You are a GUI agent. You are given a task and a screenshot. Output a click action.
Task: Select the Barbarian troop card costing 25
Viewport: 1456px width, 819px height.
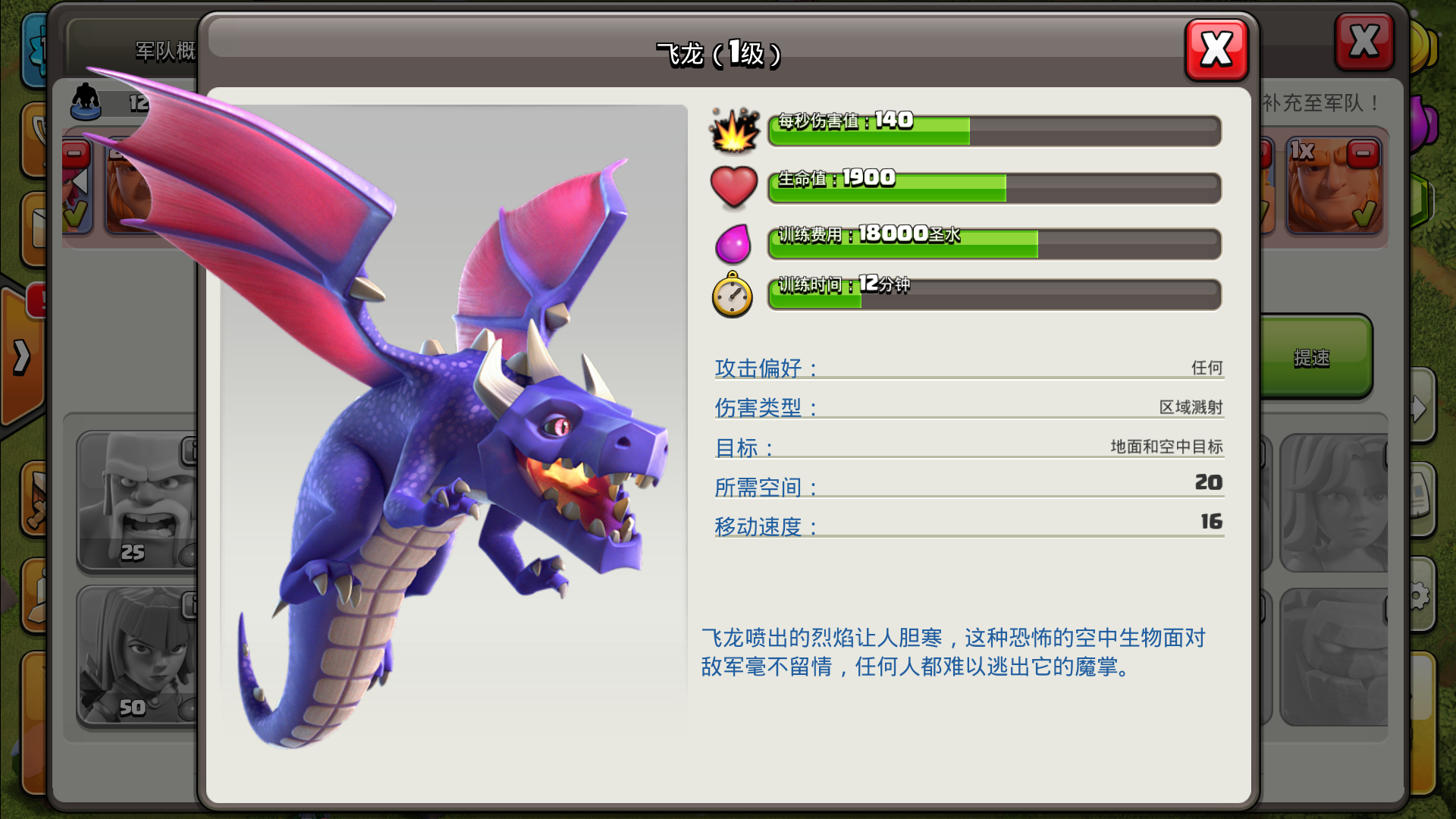(136, 500)
